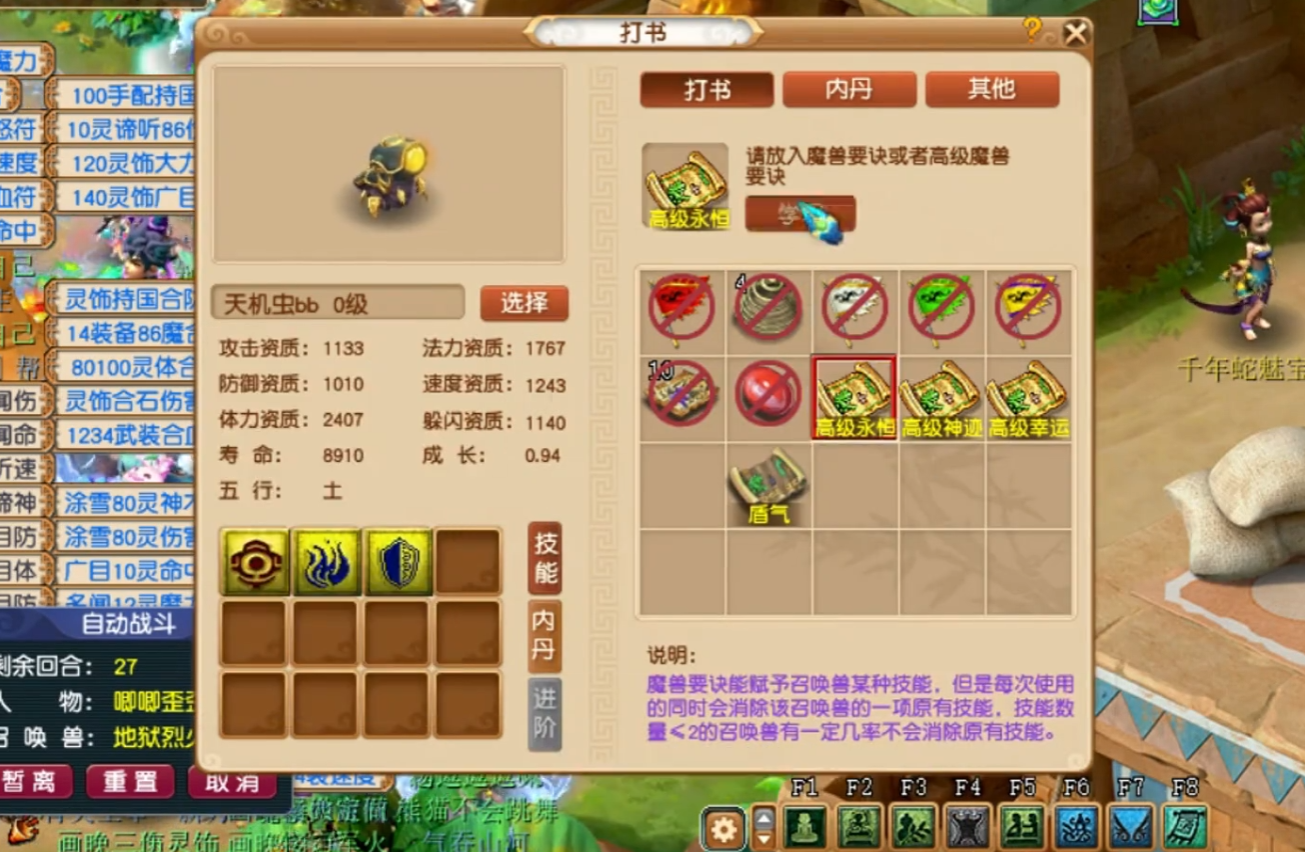This screenshot has width=1305, height=852.
Task: Click the crossed-out red bead item
Action: 767,394
